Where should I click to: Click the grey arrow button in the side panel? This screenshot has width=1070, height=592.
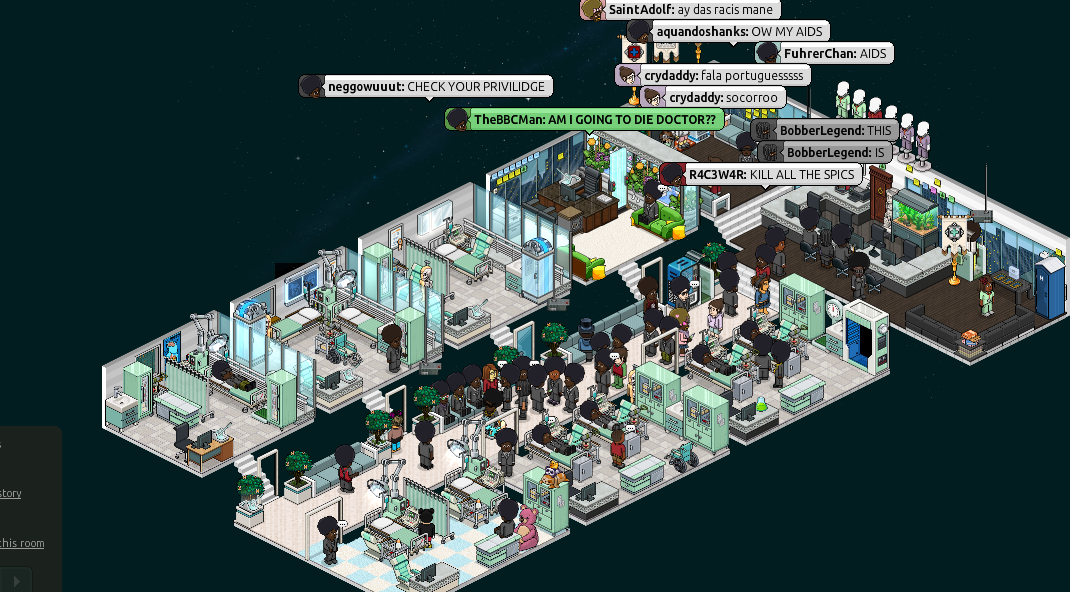click(x=16, y=580)
